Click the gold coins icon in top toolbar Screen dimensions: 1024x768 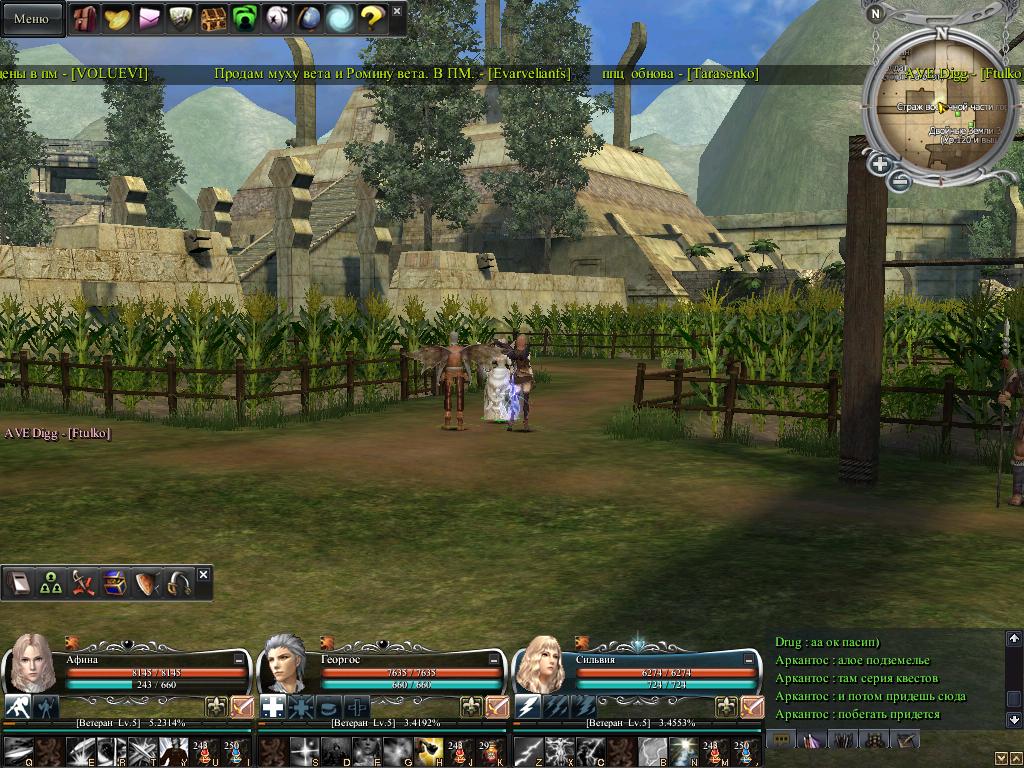pyautogui.click(x=117, y=18)
